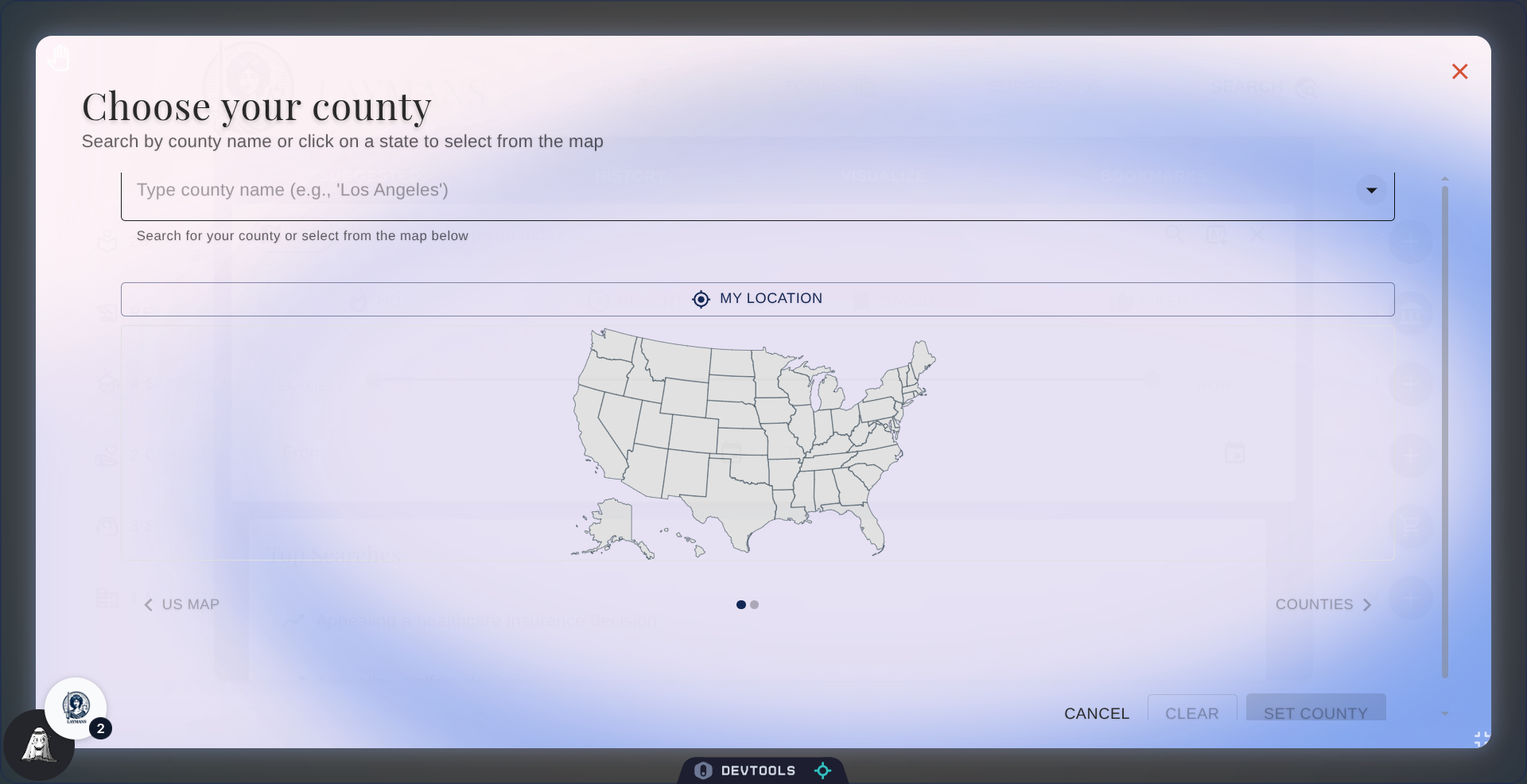This screenshot has width=1527, height=784.
Task: Advance with the COUNTIES forward chevron
Action: click(1368, 604)
